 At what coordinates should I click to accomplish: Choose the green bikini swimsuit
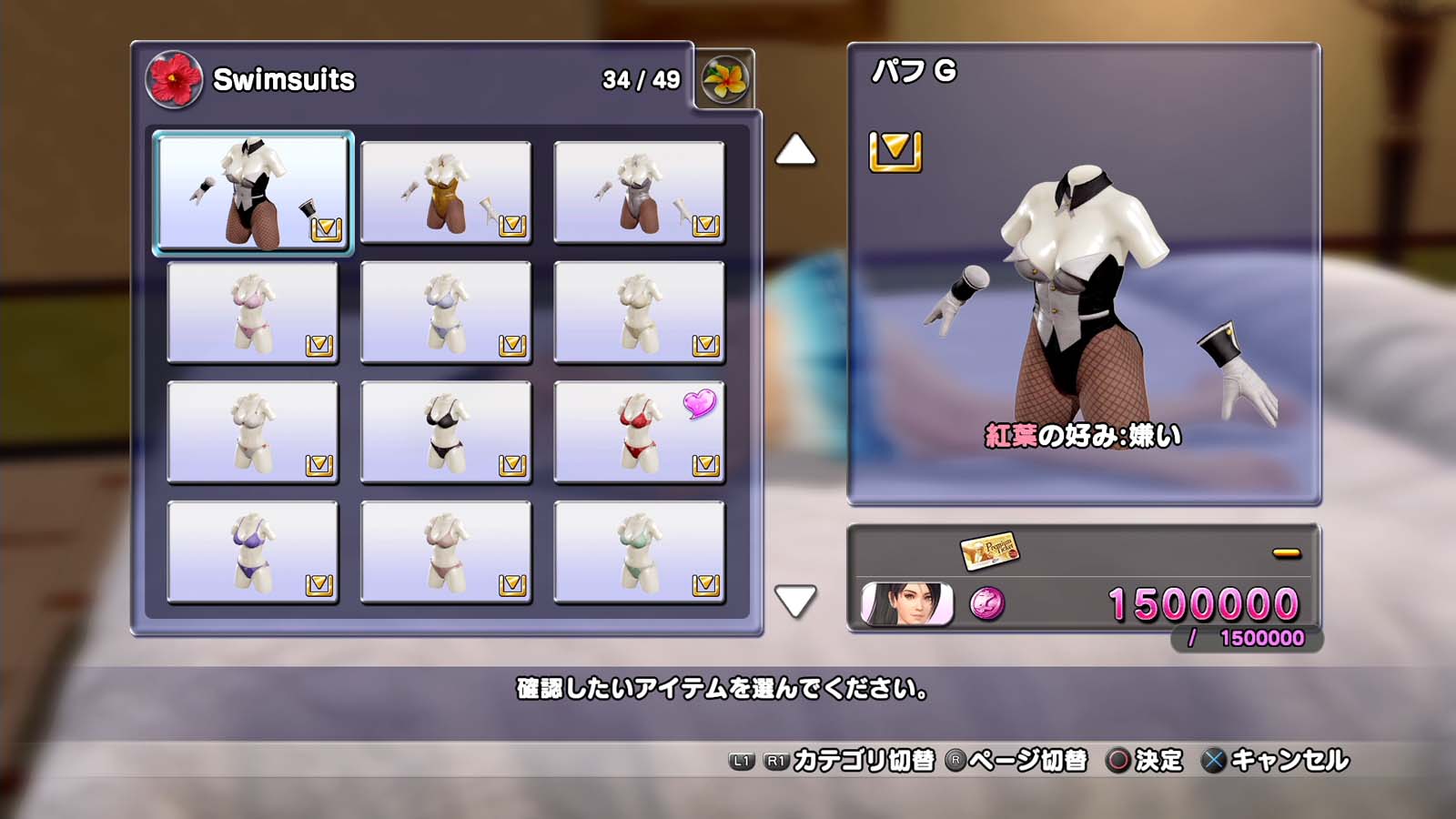[639, 552]
